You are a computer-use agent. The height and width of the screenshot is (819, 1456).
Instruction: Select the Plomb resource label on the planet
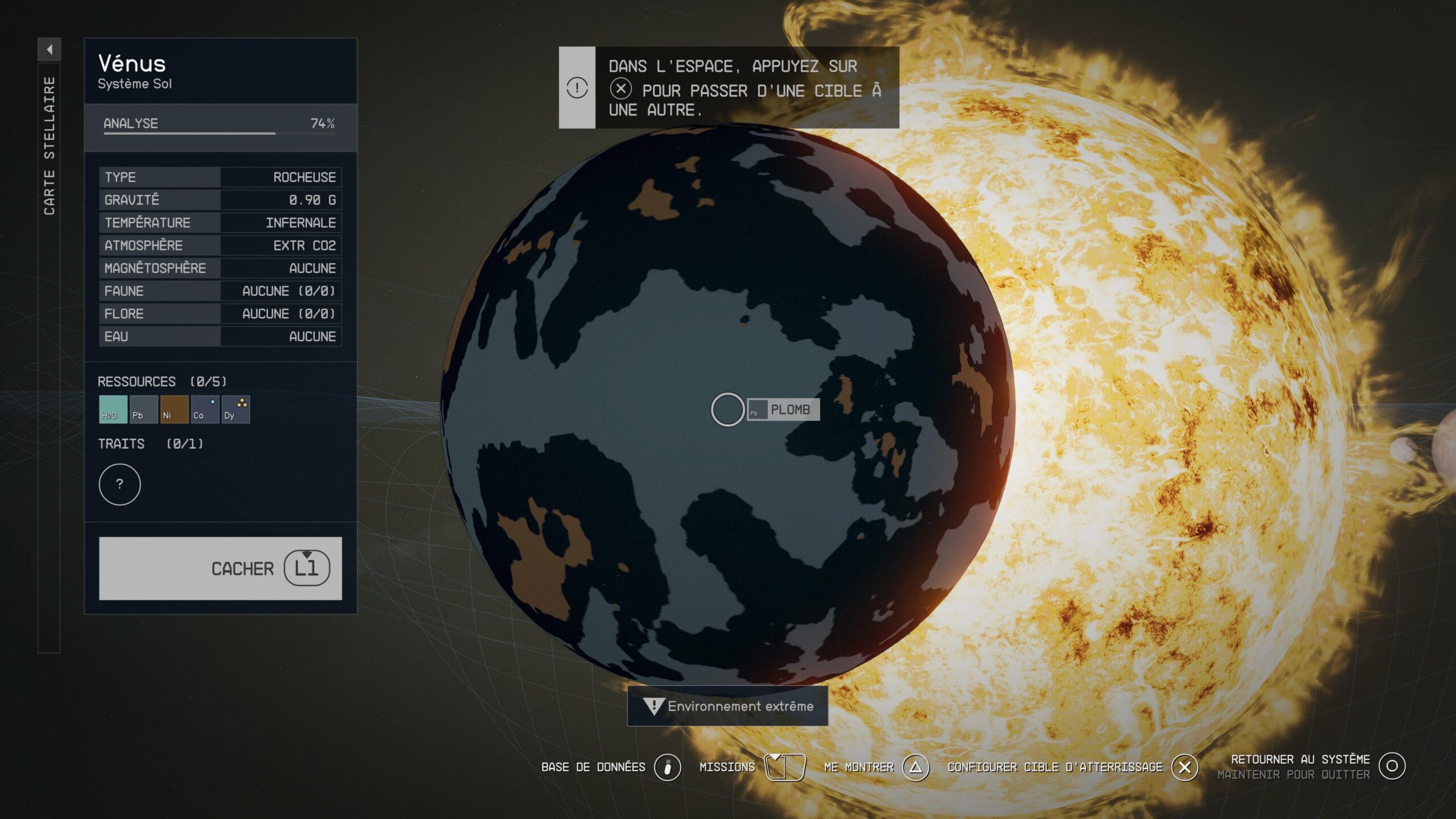pyautogui.click(x=784, y=409)
